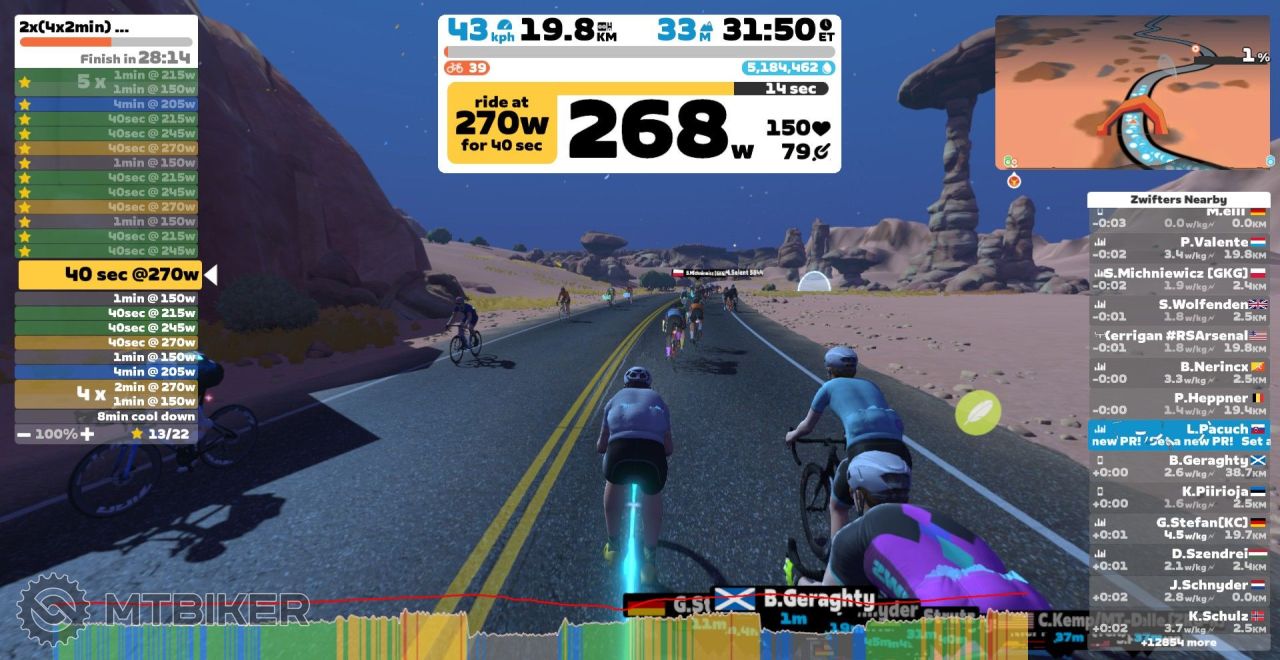Select the 8min cool down workout block
The width and height of the screenshot is (1280, 660).
click(x=106, y=416)
